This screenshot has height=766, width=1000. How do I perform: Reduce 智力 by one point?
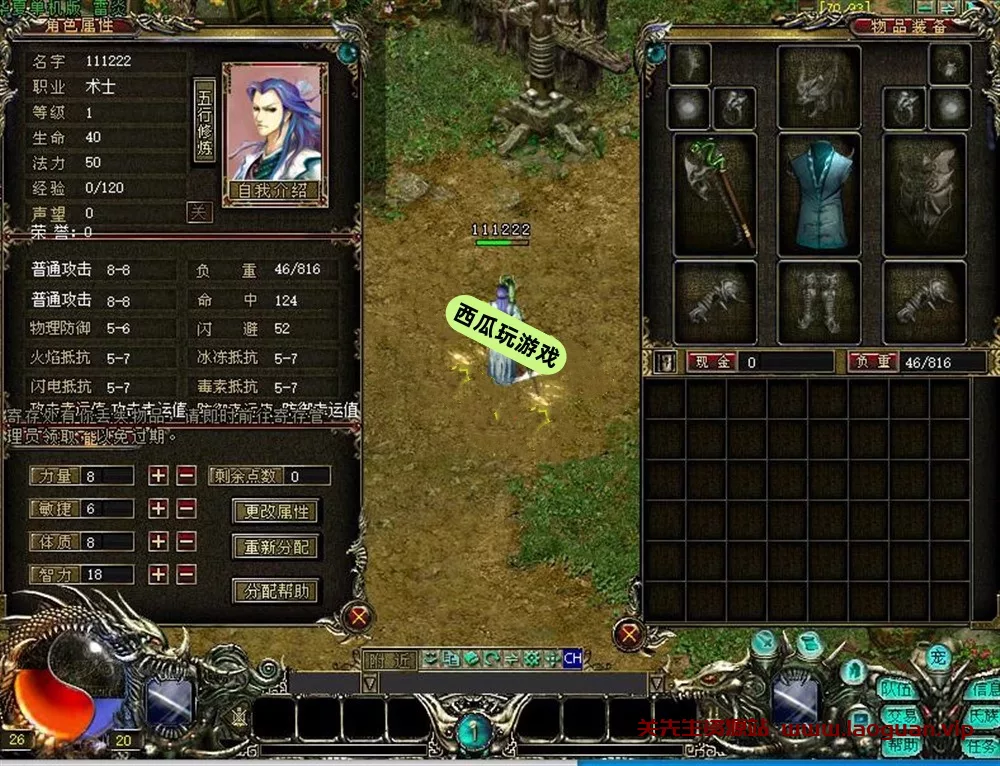(x=186, y=575)
